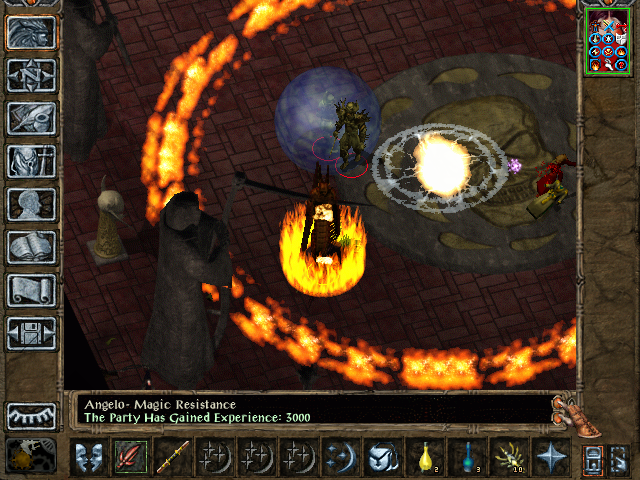
Task: Open the armored figure inventory screen
Action: [x=31, y=161]
